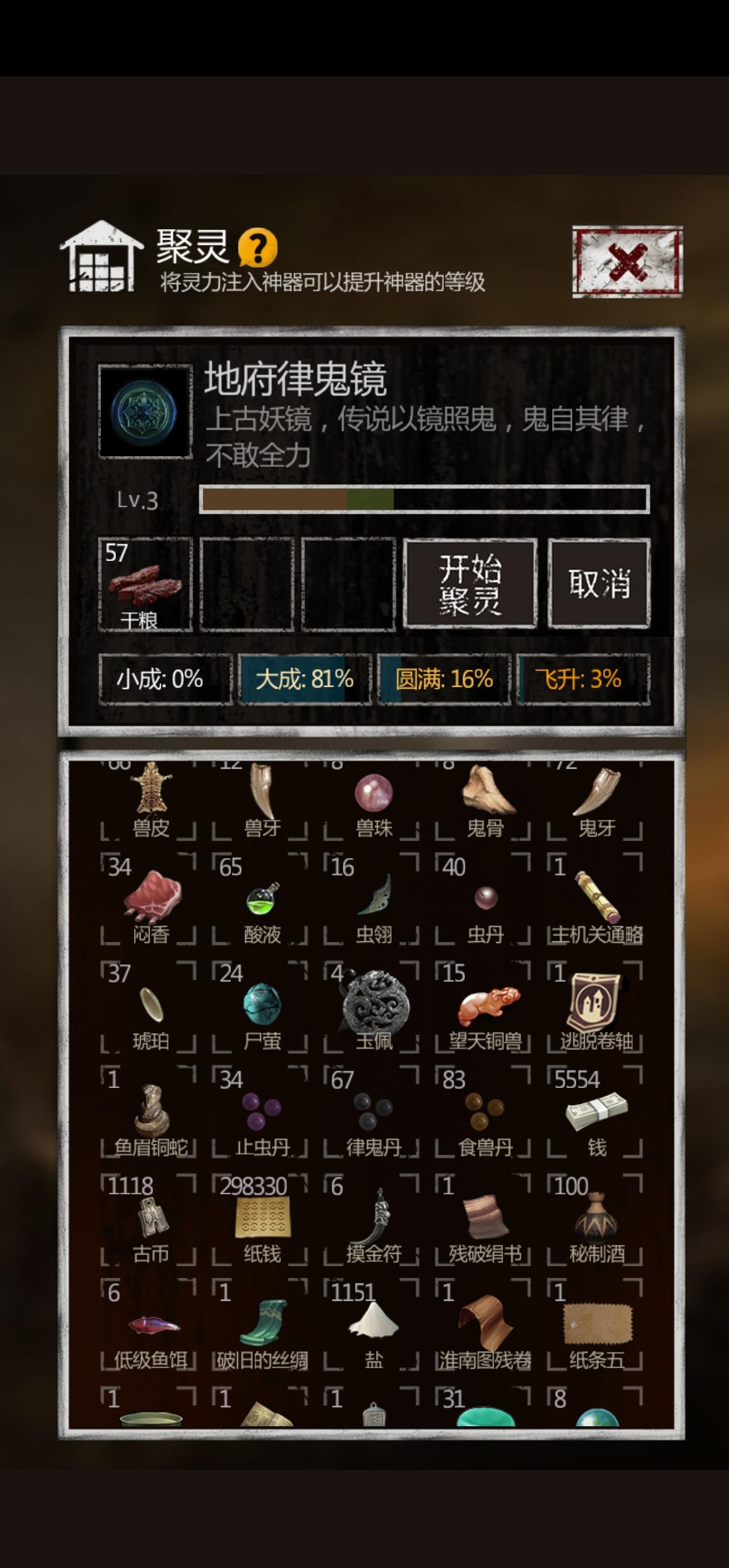Viewport: 729px width, 1568px height.
Task: Remove 干粮 from the first material slot
Action: 145,584
